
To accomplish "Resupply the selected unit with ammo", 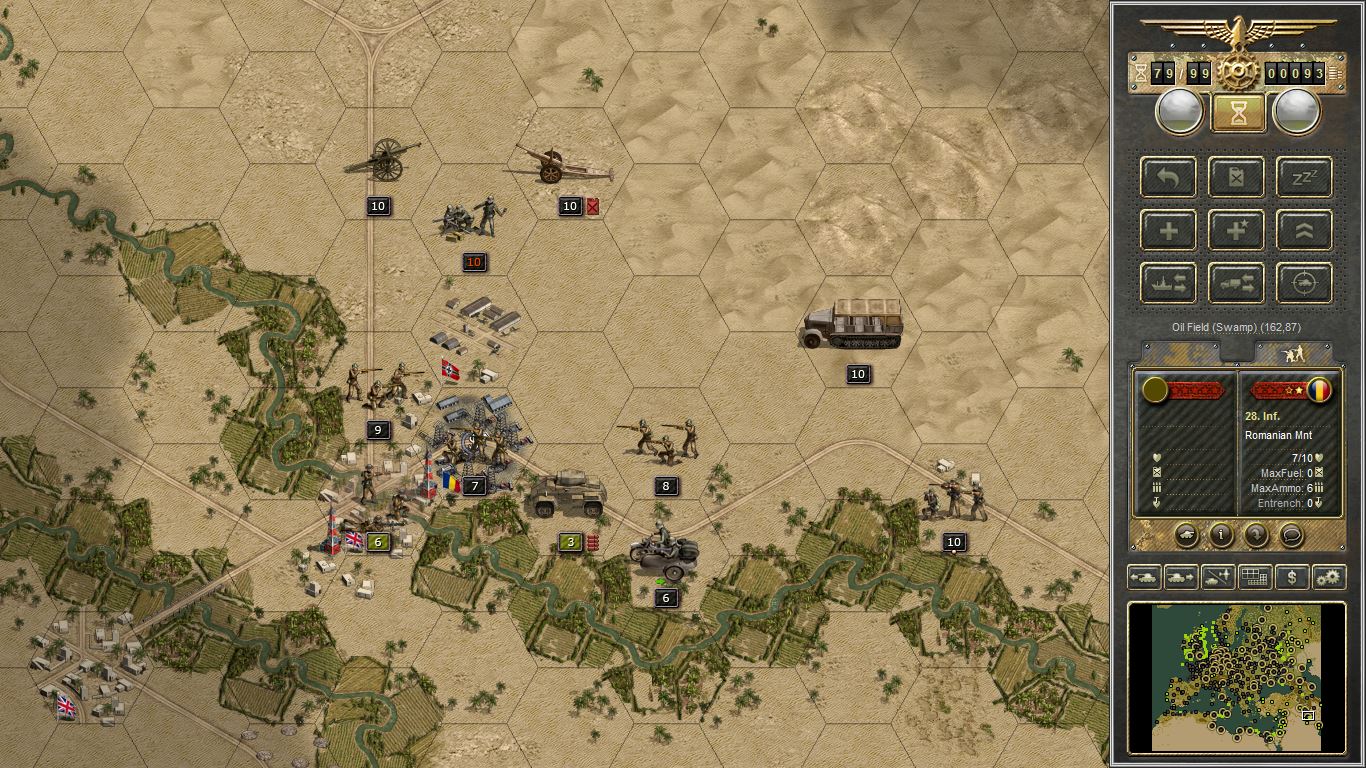I will pos(1236,178).
